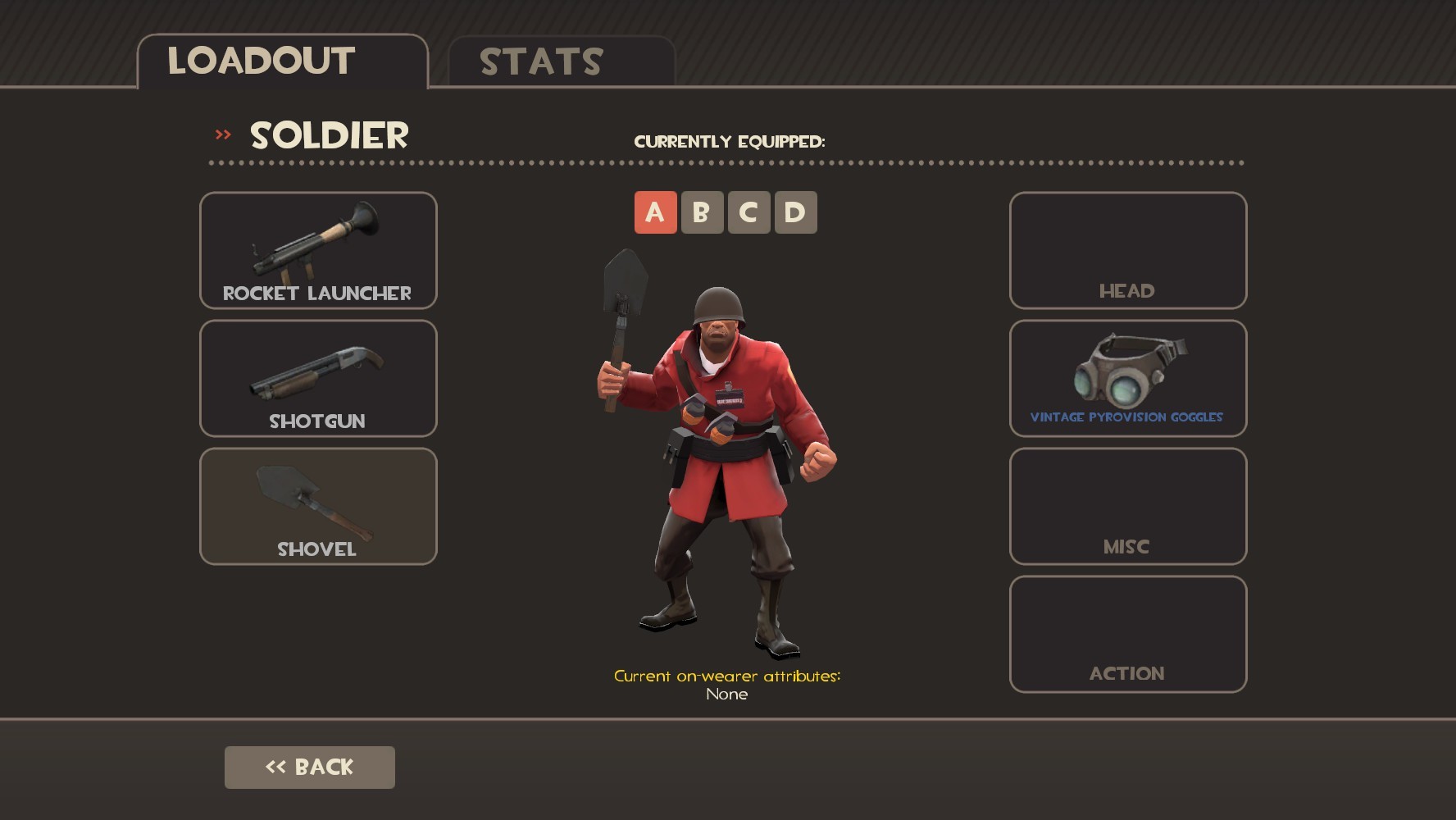Select loadout preset C
This screenshot has width=1456, height=820.
click(x=748, y=212)
